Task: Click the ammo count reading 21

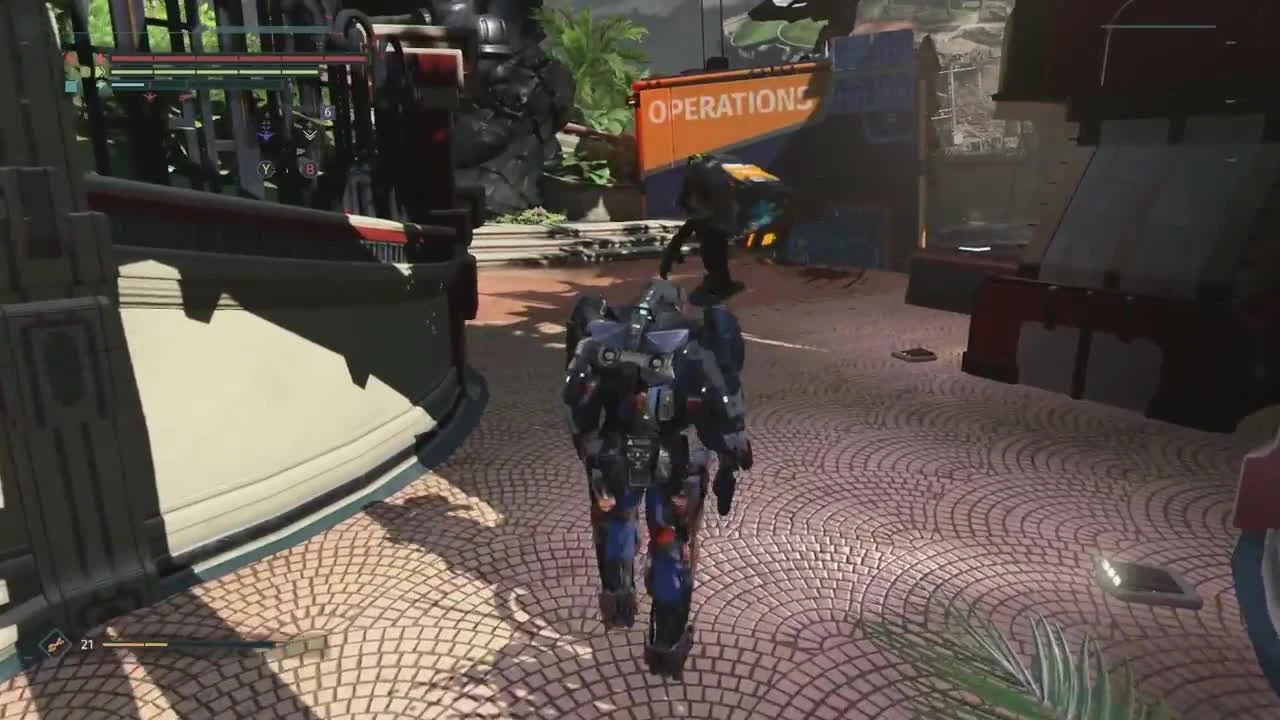Action: coord(87,645)
